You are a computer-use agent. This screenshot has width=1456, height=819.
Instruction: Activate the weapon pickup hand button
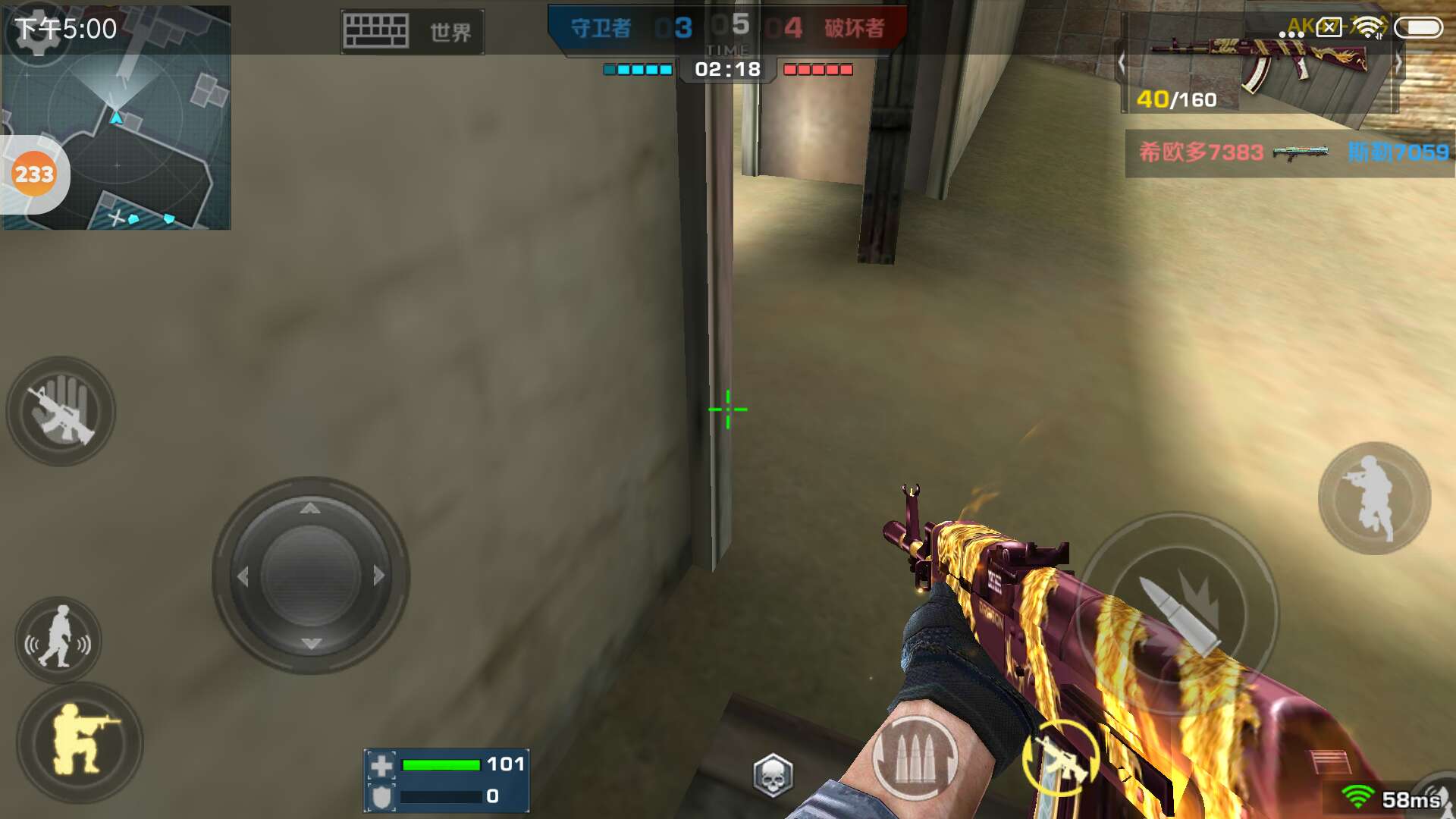click(61, 412)
